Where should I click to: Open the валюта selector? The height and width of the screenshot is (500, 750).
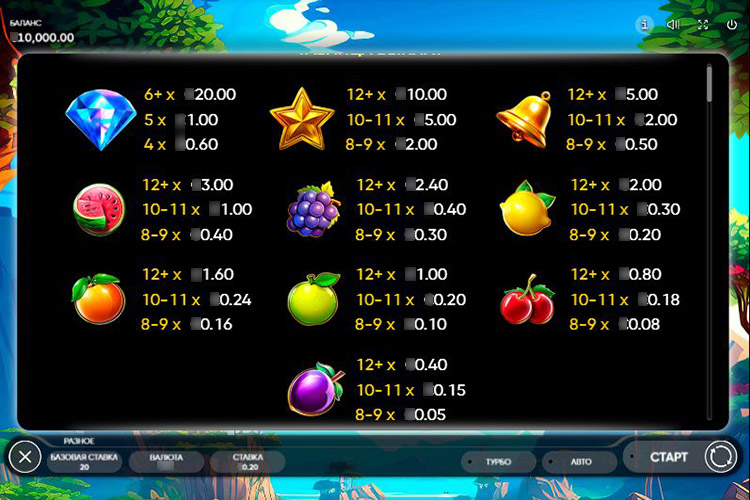coord(166,461)
